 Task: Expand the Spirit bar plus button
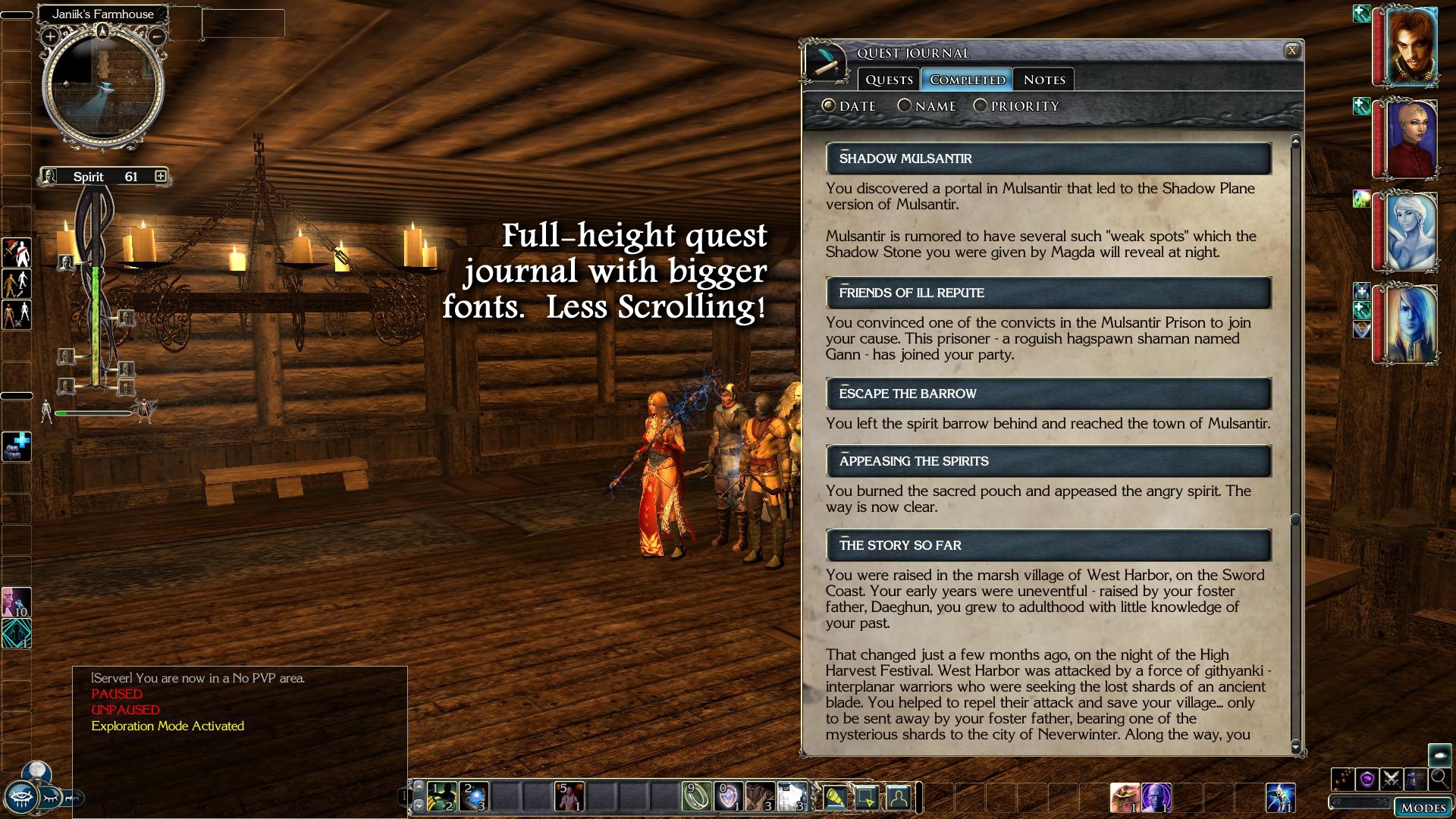click(x=160, y=176)
